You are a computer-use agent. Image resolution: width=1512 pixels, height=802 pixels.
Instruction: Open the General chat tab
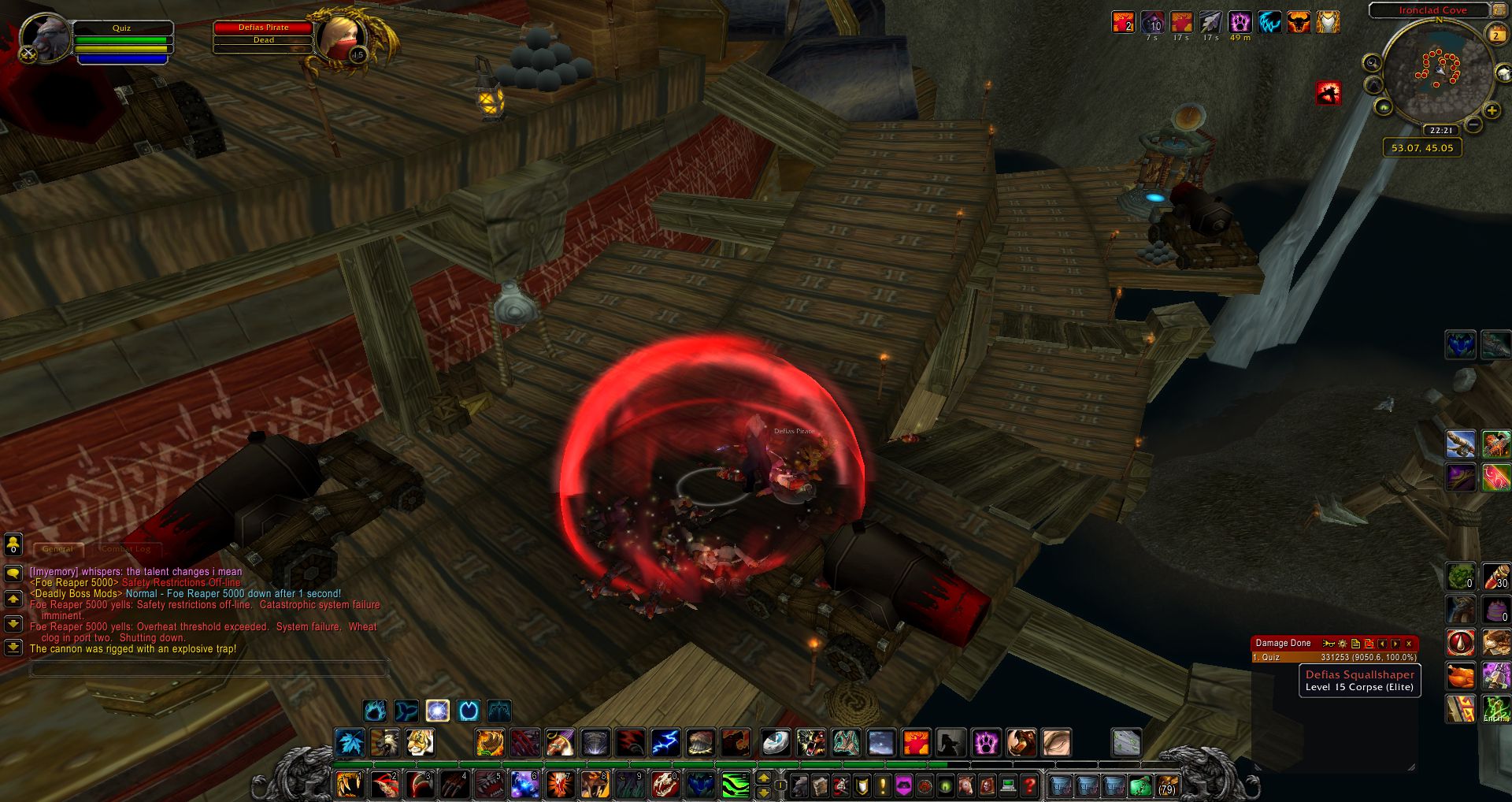tap(57, 548)
